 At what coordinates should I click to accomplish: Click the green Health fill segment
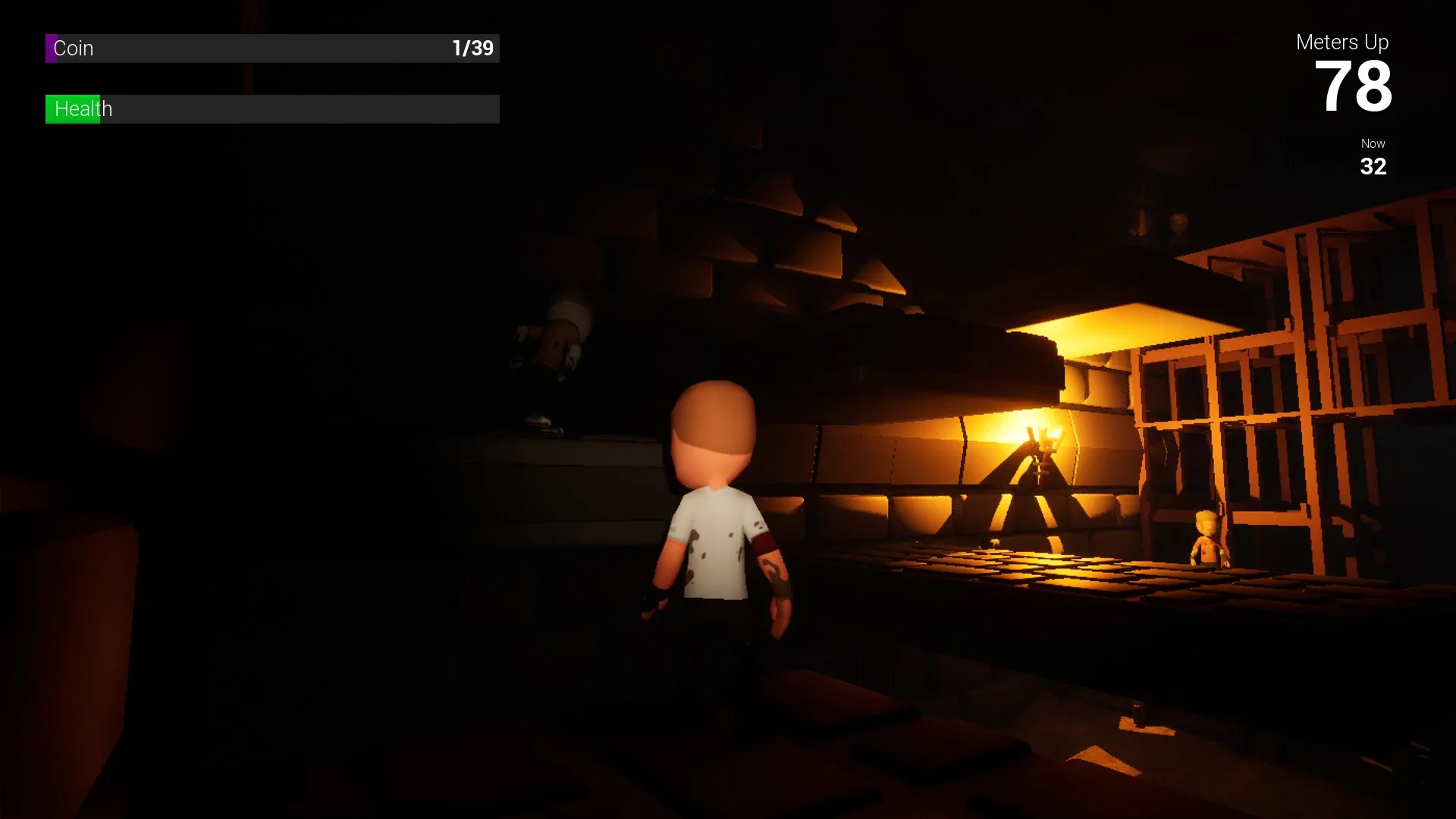click(x=74, y=108)
